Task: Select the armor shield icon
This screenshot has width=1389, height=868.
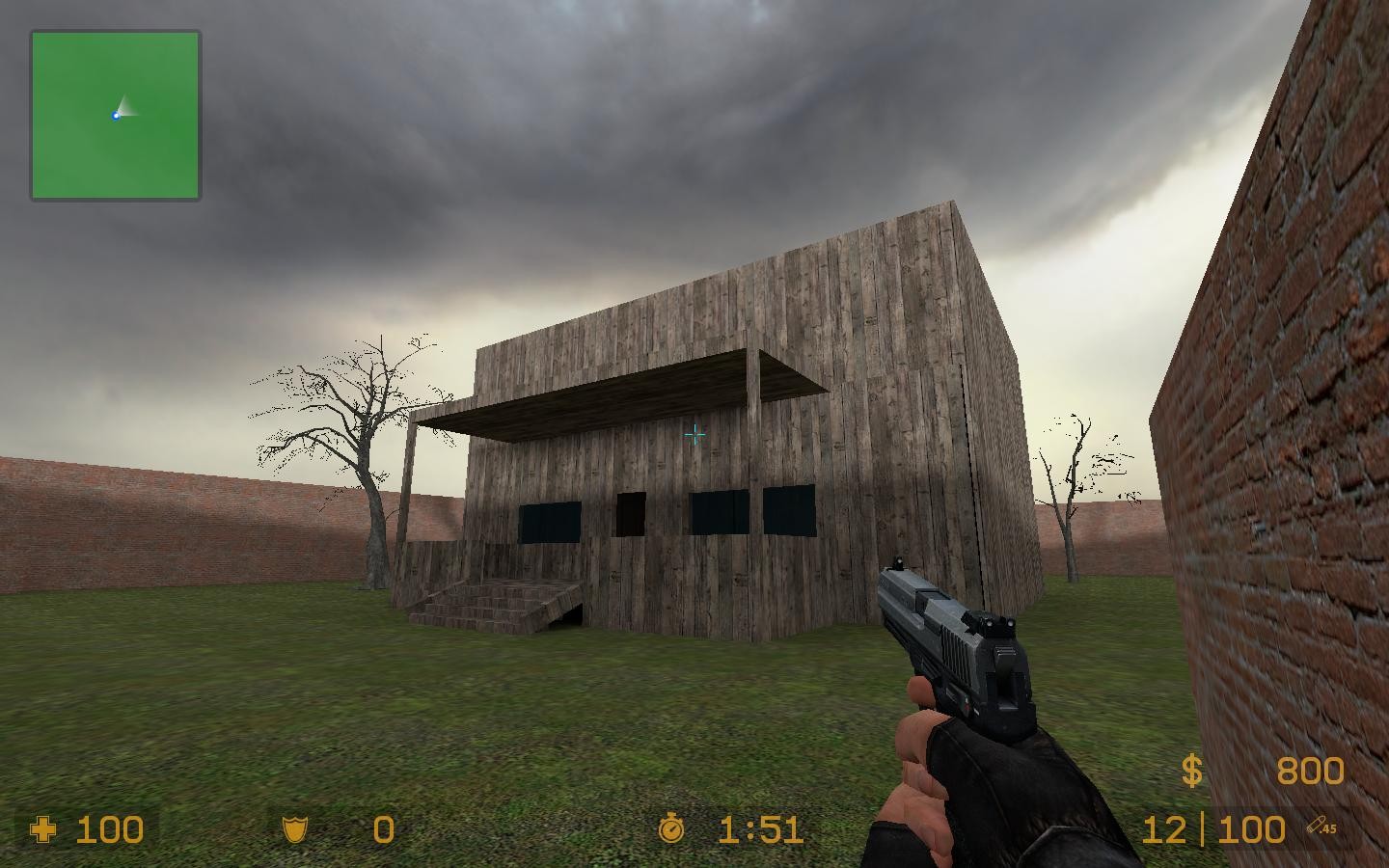Action: coord(294,829)
